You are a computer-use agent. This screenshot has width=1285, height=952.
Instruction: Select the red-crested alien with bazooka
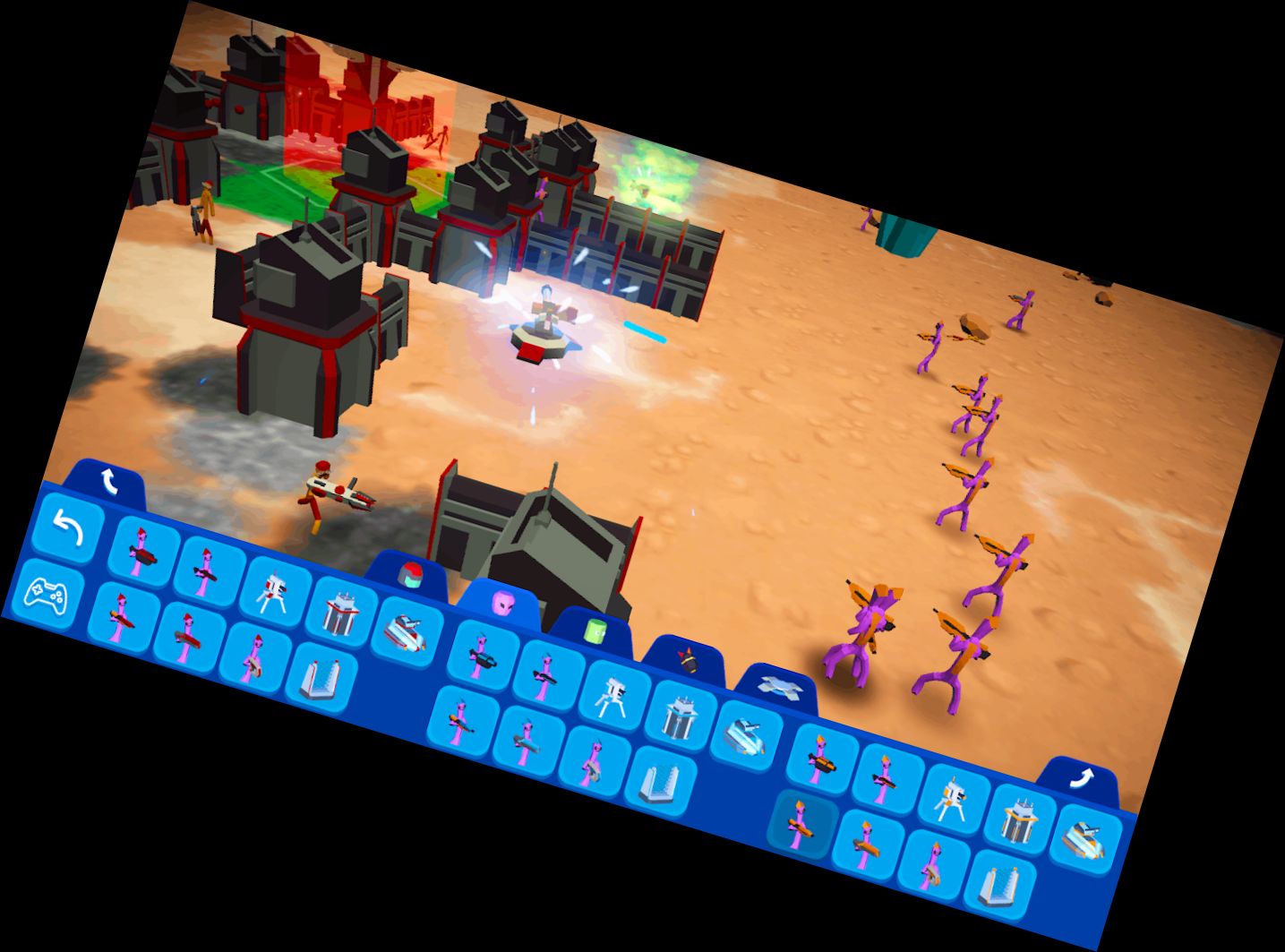(x=120, y=617)
